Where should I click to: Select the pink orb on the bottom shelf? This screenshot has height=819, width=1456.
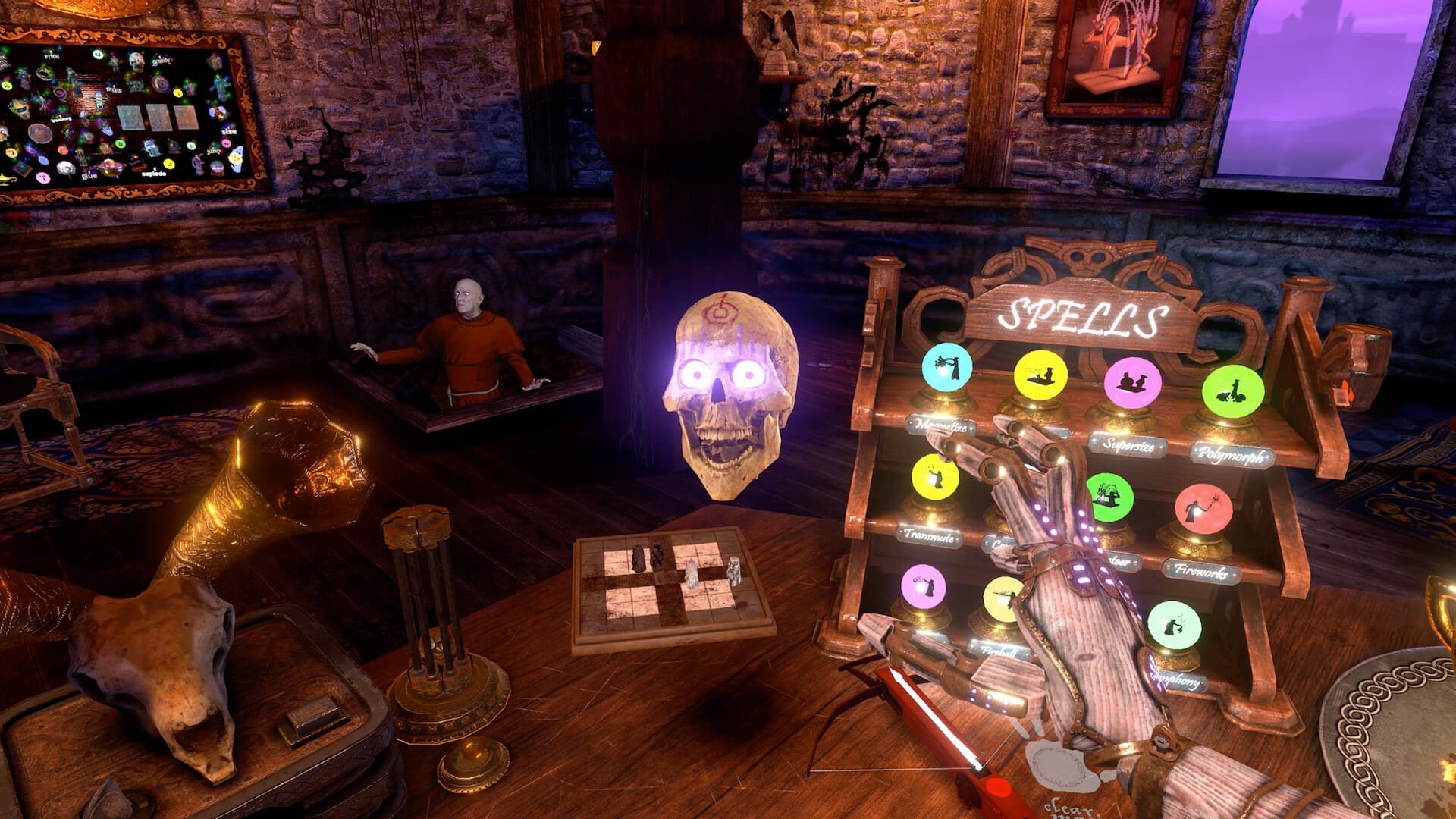tap(923, 586)
